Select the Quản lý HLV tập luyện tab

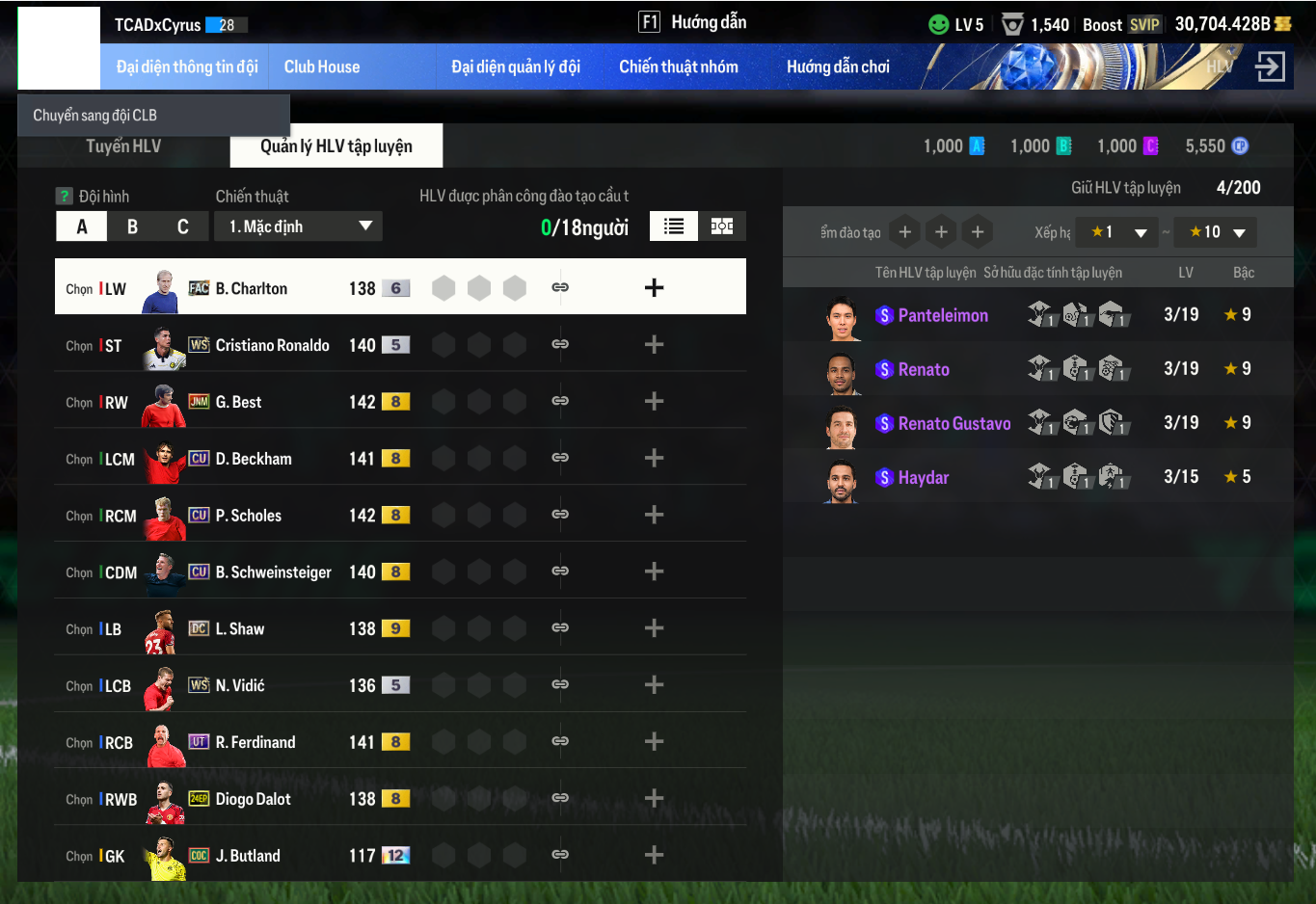click(336, 146)
